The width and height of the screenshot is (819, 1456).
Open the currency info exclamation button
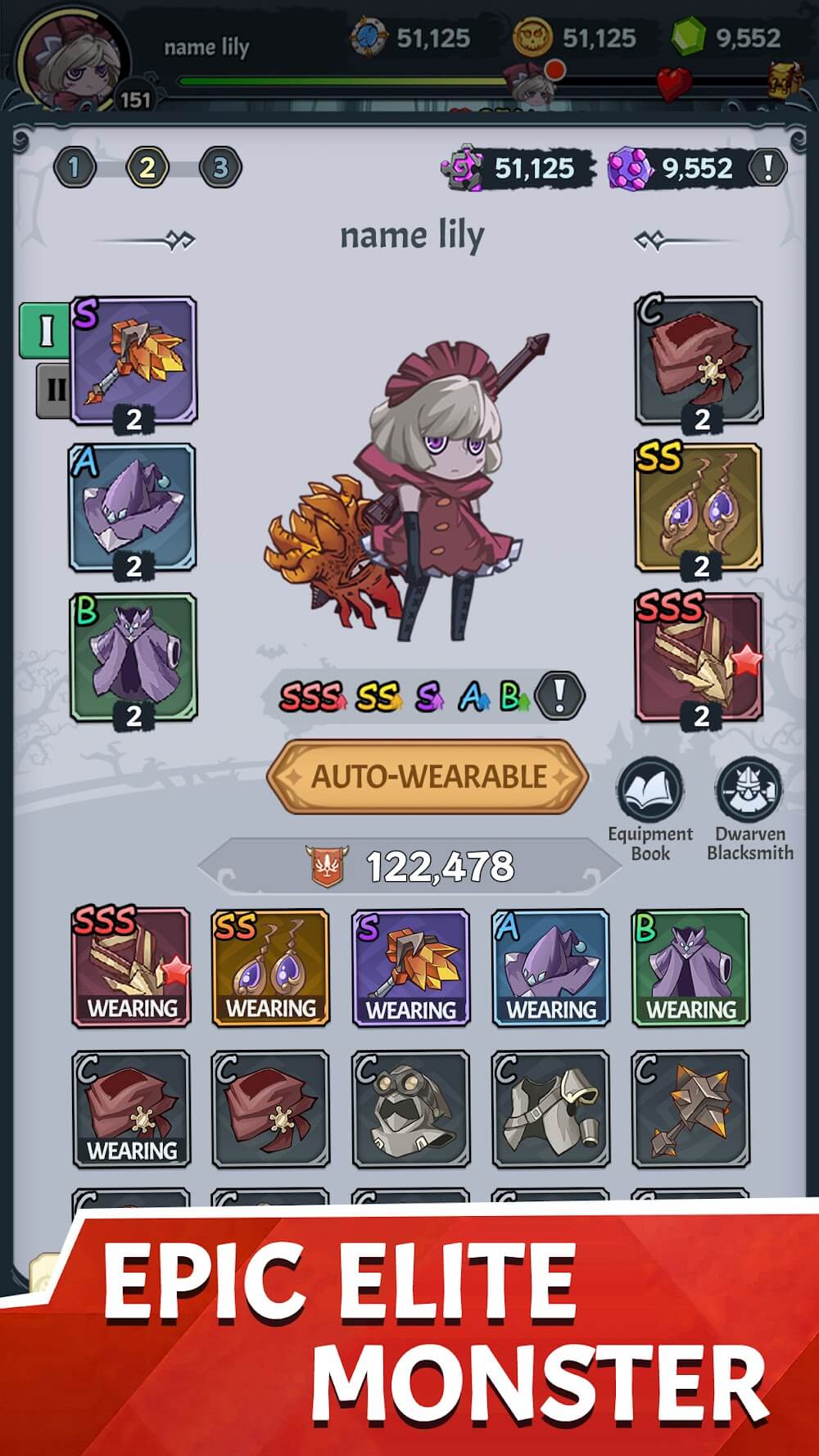click(767, 167)
